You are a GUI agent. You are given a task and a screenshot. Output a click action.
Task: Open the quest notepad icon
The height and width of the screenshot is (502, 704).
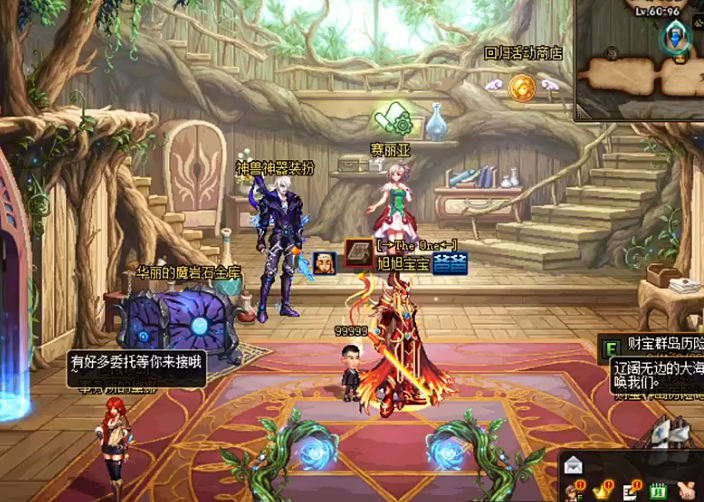tap(632, 490)
